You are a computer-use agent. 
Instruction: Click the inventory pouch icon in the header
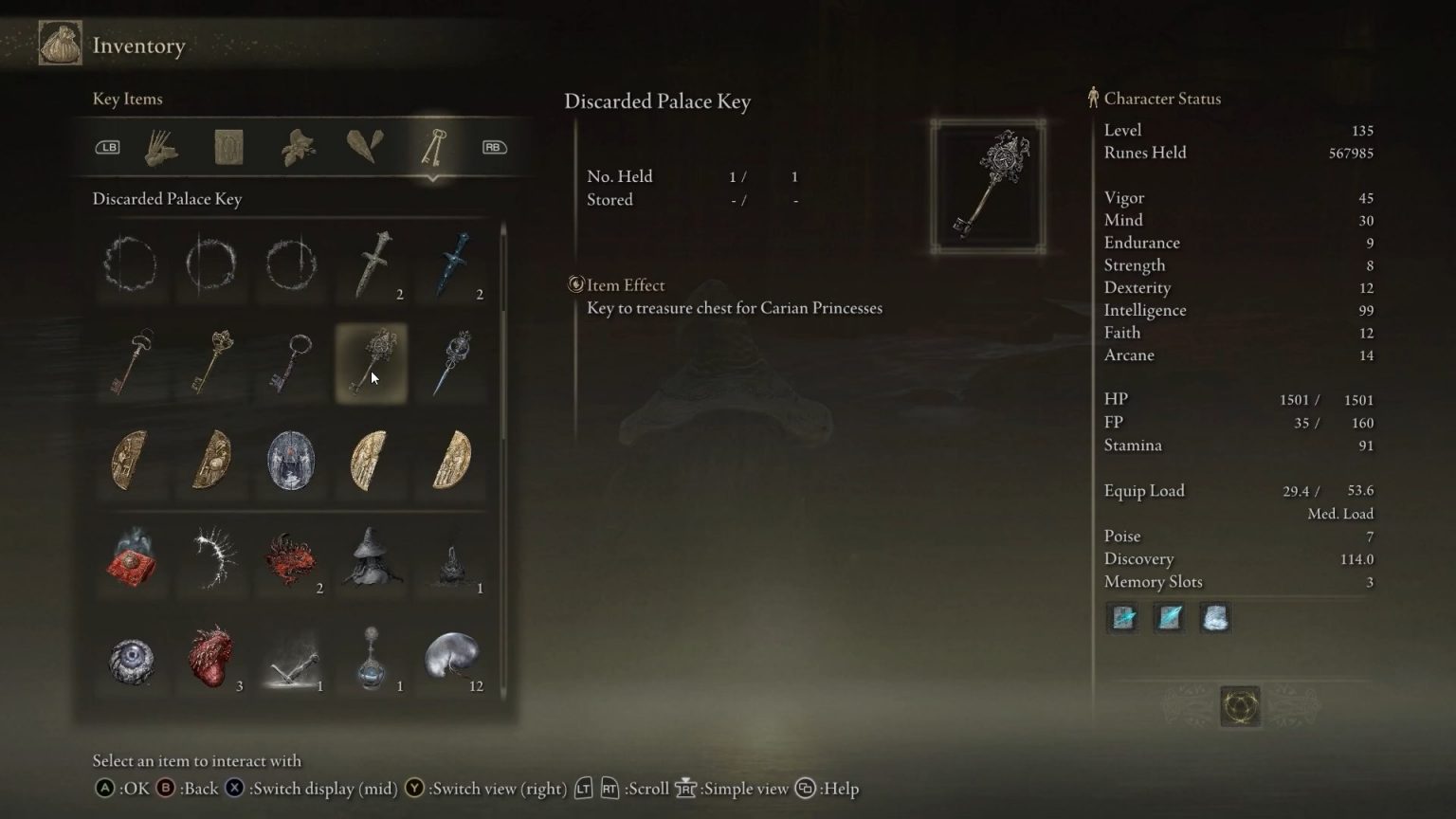coord(59,44)
